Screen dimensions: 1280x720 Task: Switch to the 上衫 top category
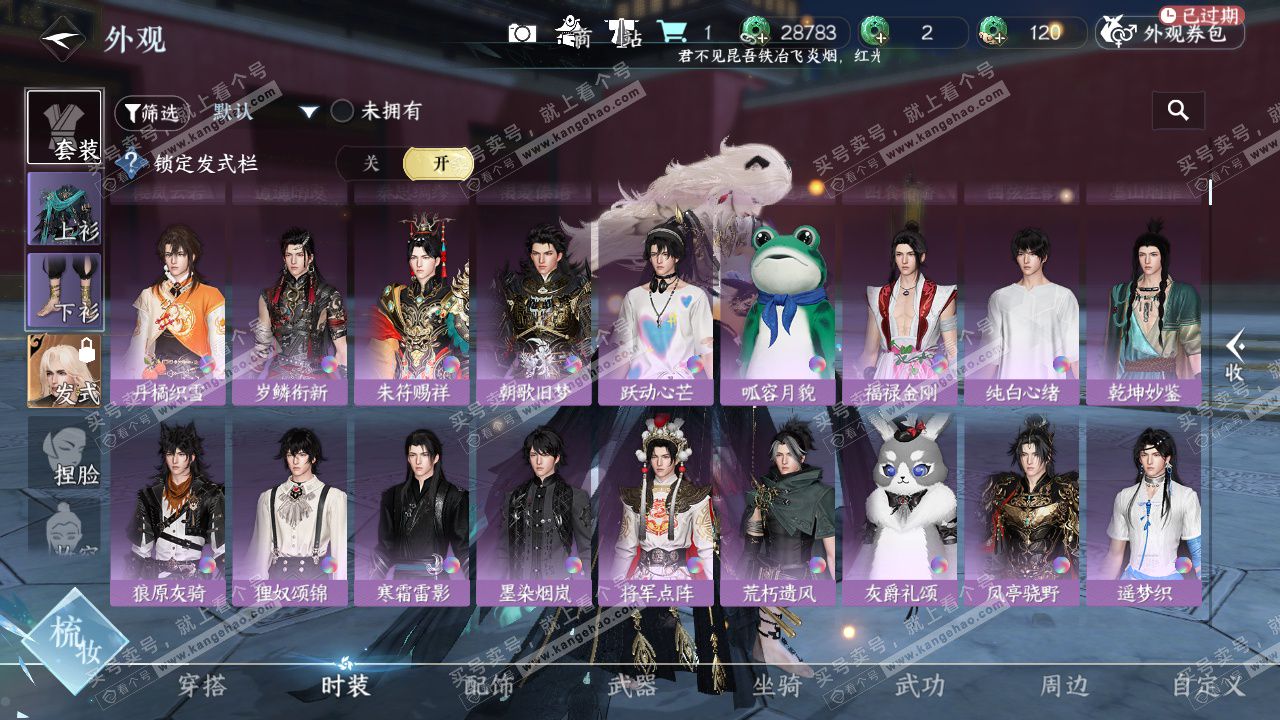(x=64, y=210)
